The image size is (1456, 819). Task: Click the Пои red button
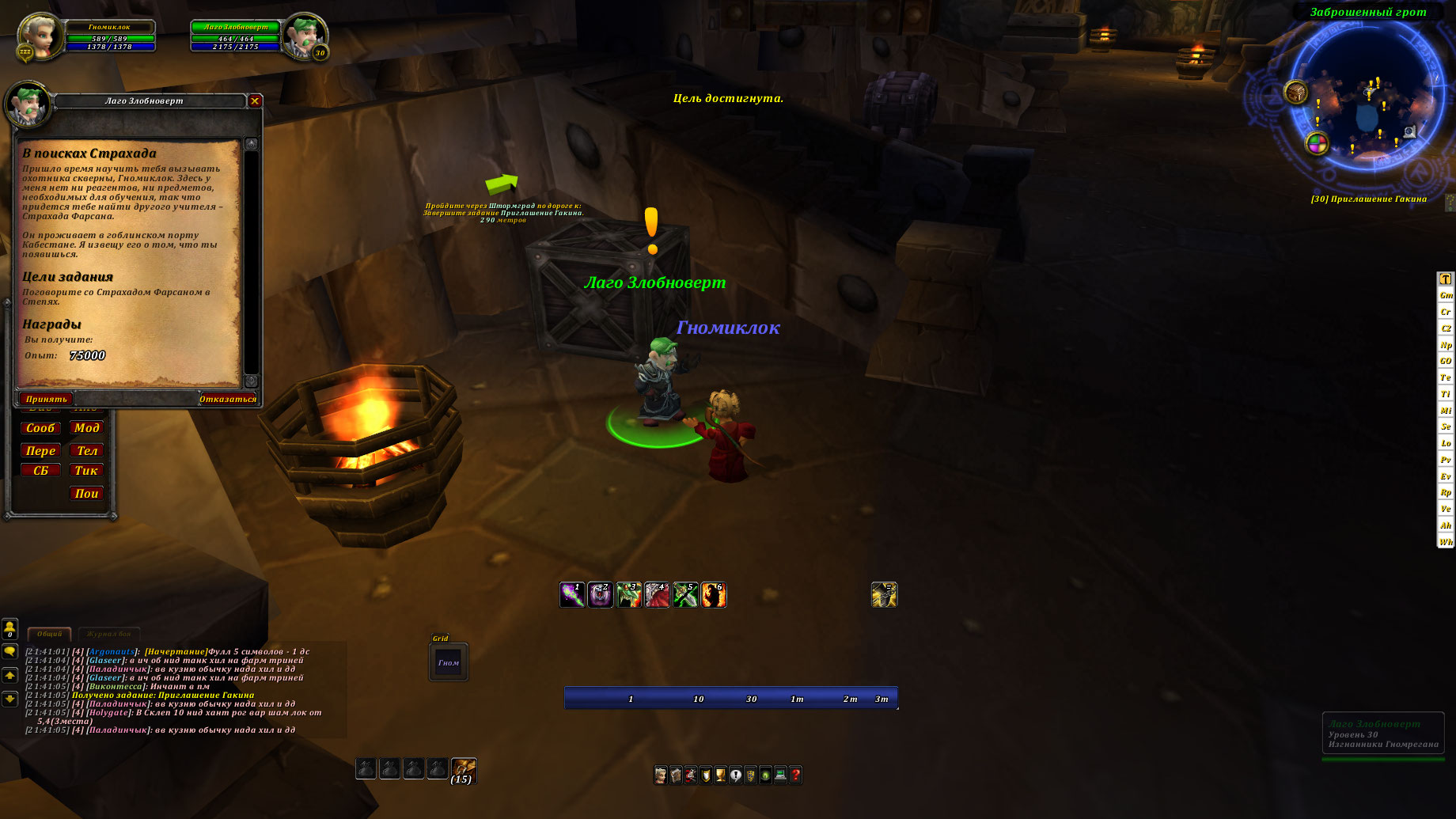click(x=86, y=494)
